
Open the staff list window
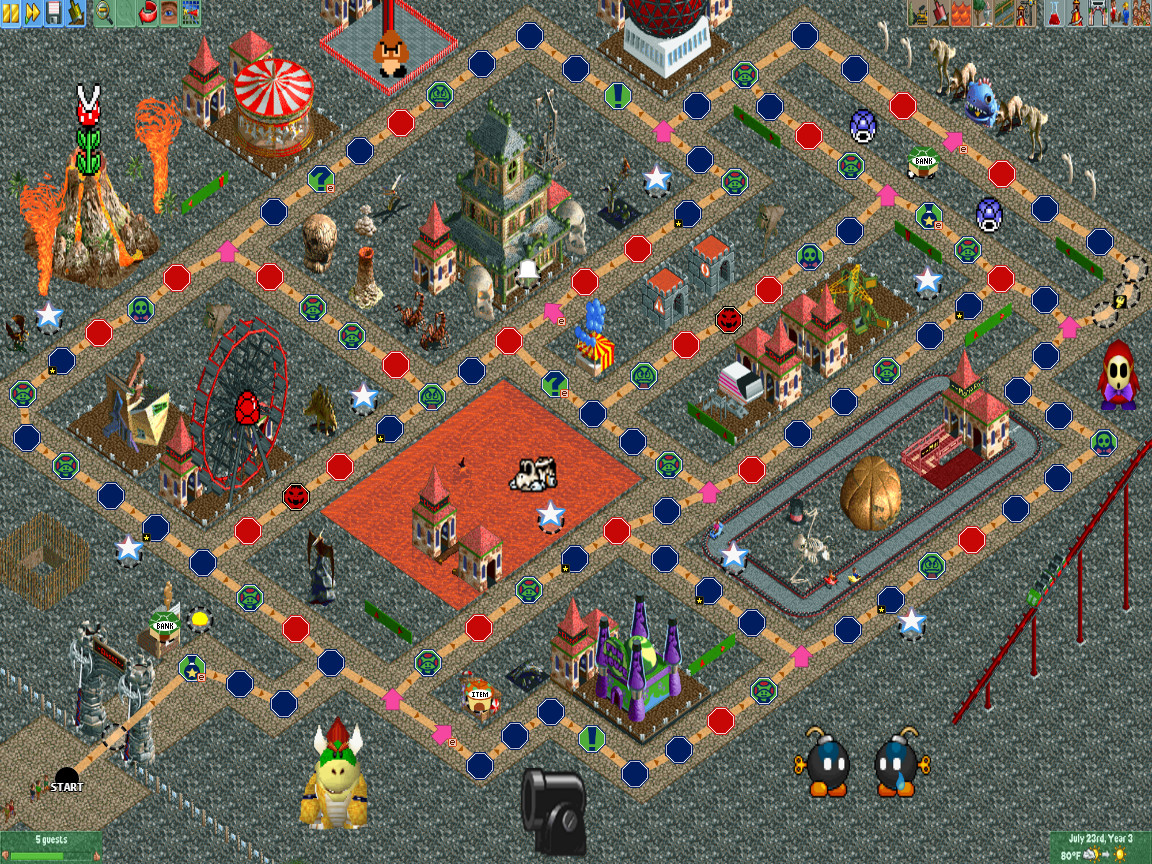(x=1118, y=13)
